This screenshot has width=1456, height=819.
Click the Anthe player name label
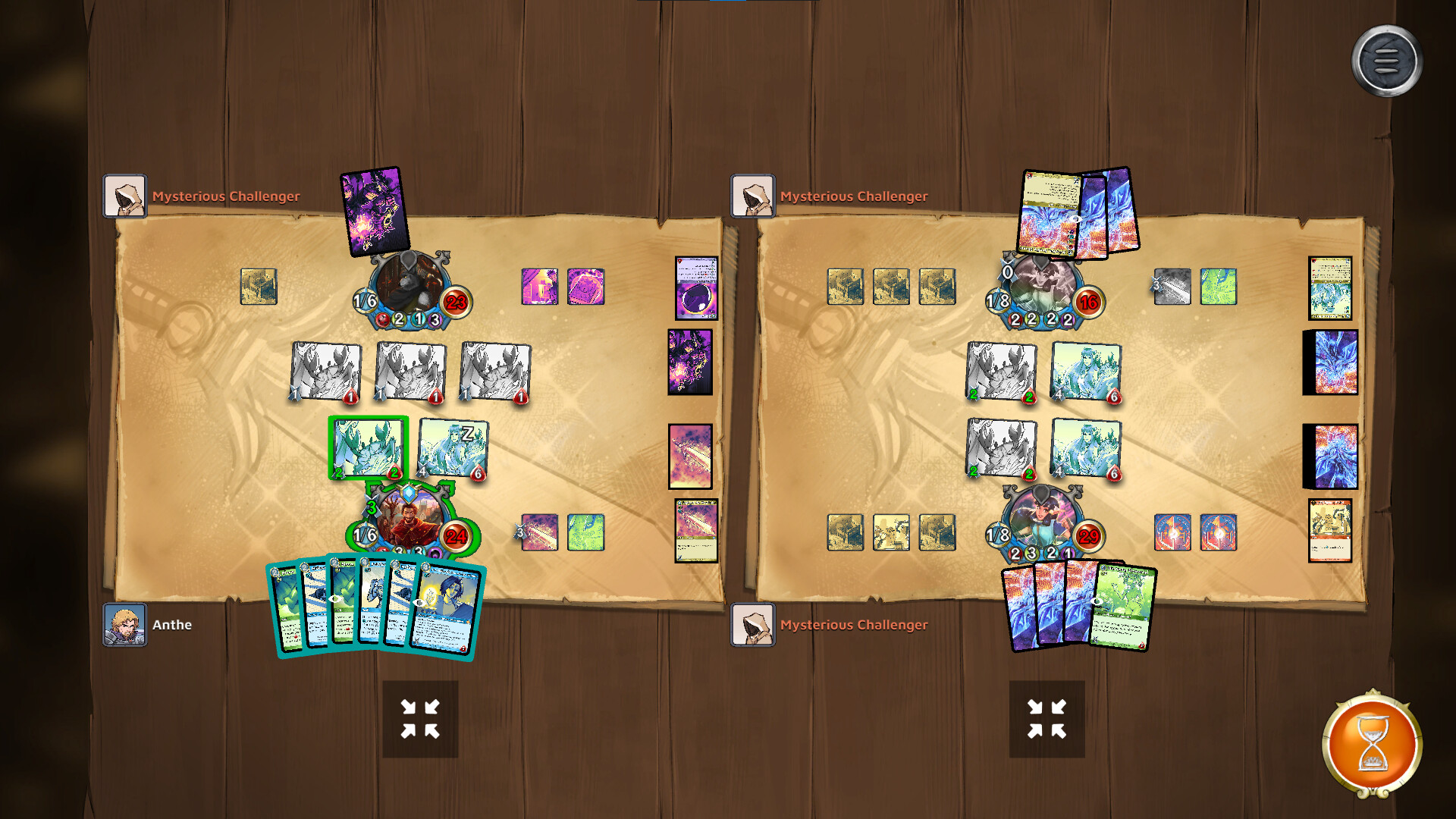click(x=173, y=624)
